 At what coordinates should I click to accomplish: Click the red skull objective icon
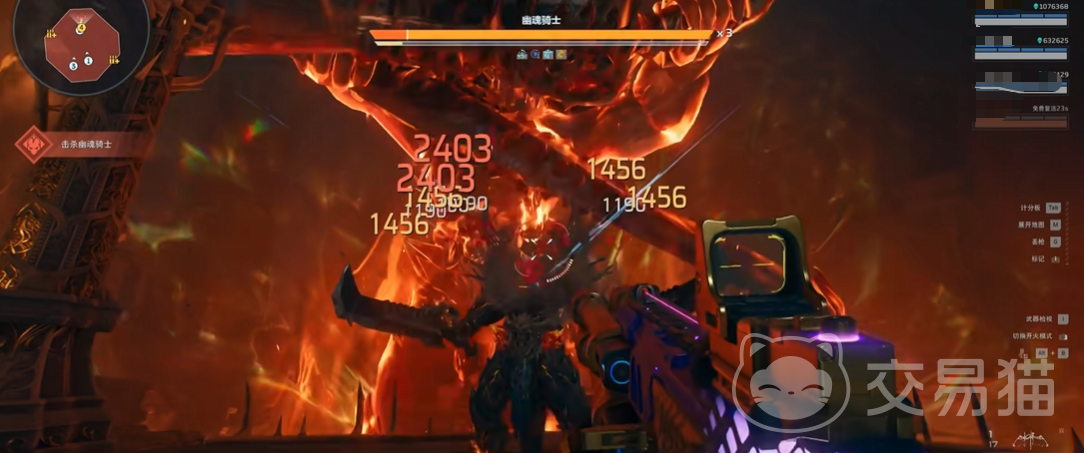click(35, 146)
